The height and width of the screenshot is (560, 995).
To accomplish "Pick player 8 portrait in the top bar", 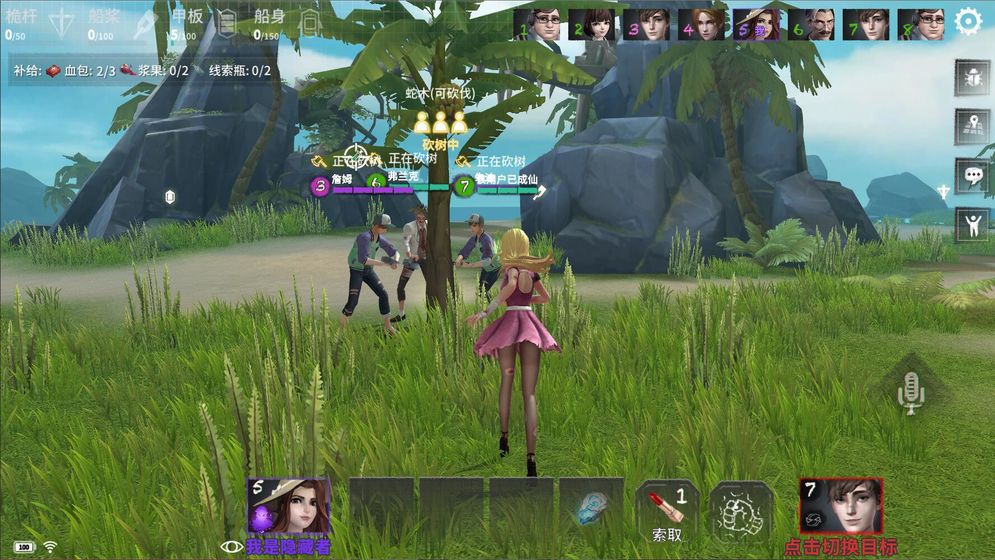I will point(921,23).
